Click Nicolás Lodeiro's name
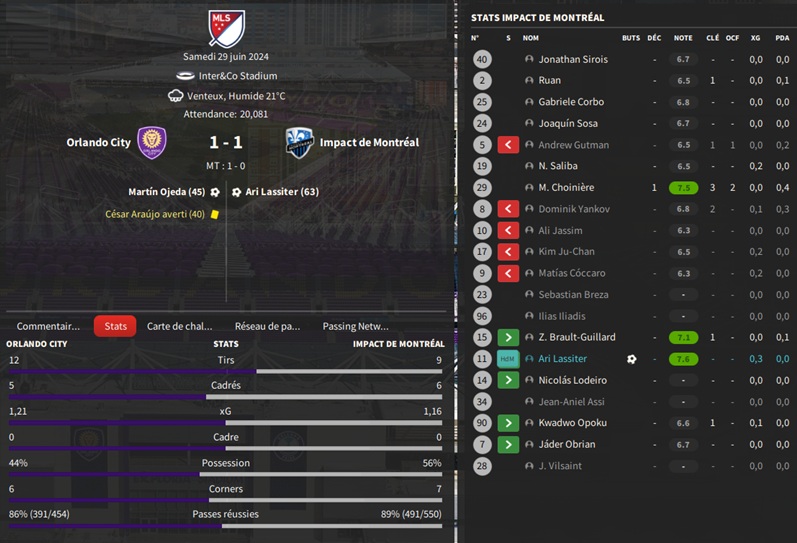The height and width of the screenshot is (543, 797). pyautogui.click(x=571, y=380)
